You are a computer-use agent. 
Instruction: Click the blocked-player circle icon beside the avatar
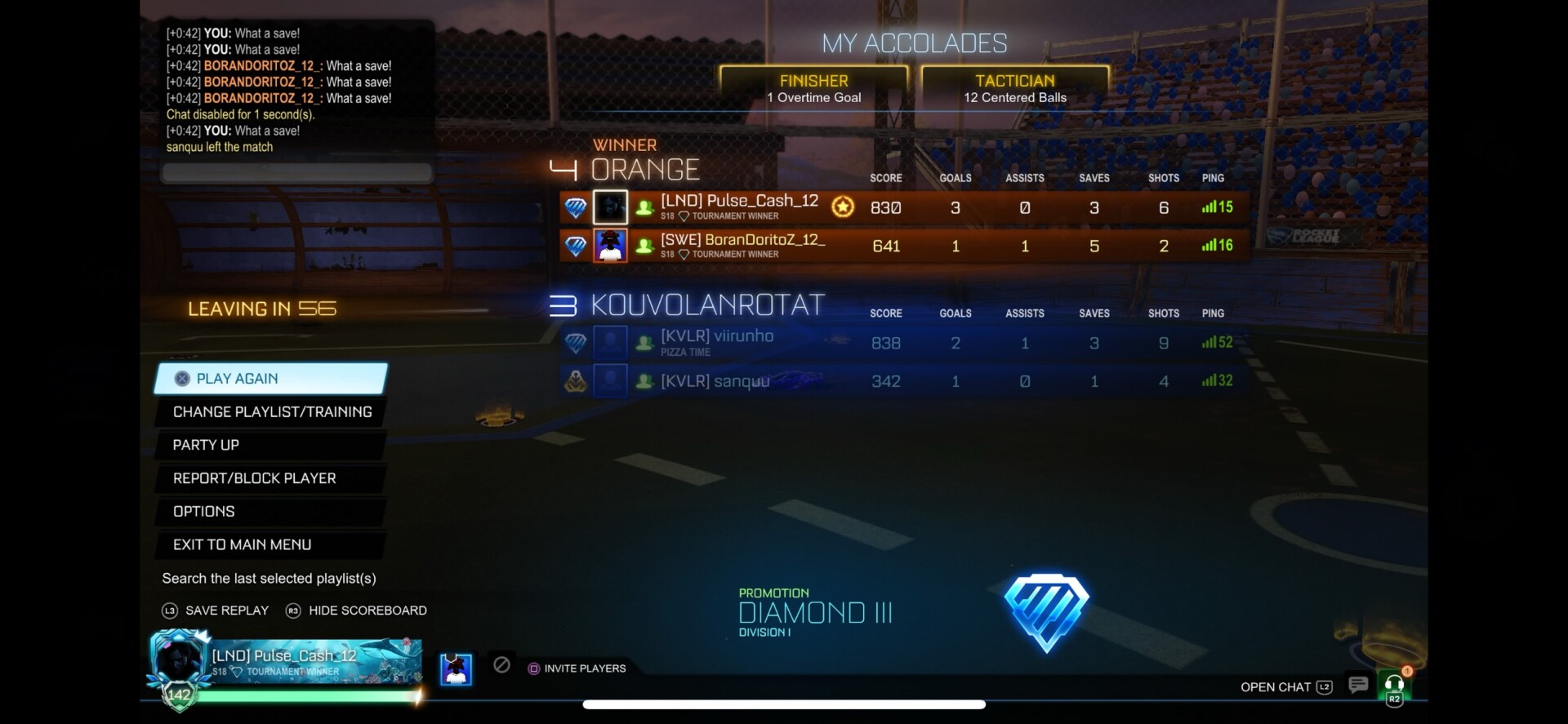(501, 665)
